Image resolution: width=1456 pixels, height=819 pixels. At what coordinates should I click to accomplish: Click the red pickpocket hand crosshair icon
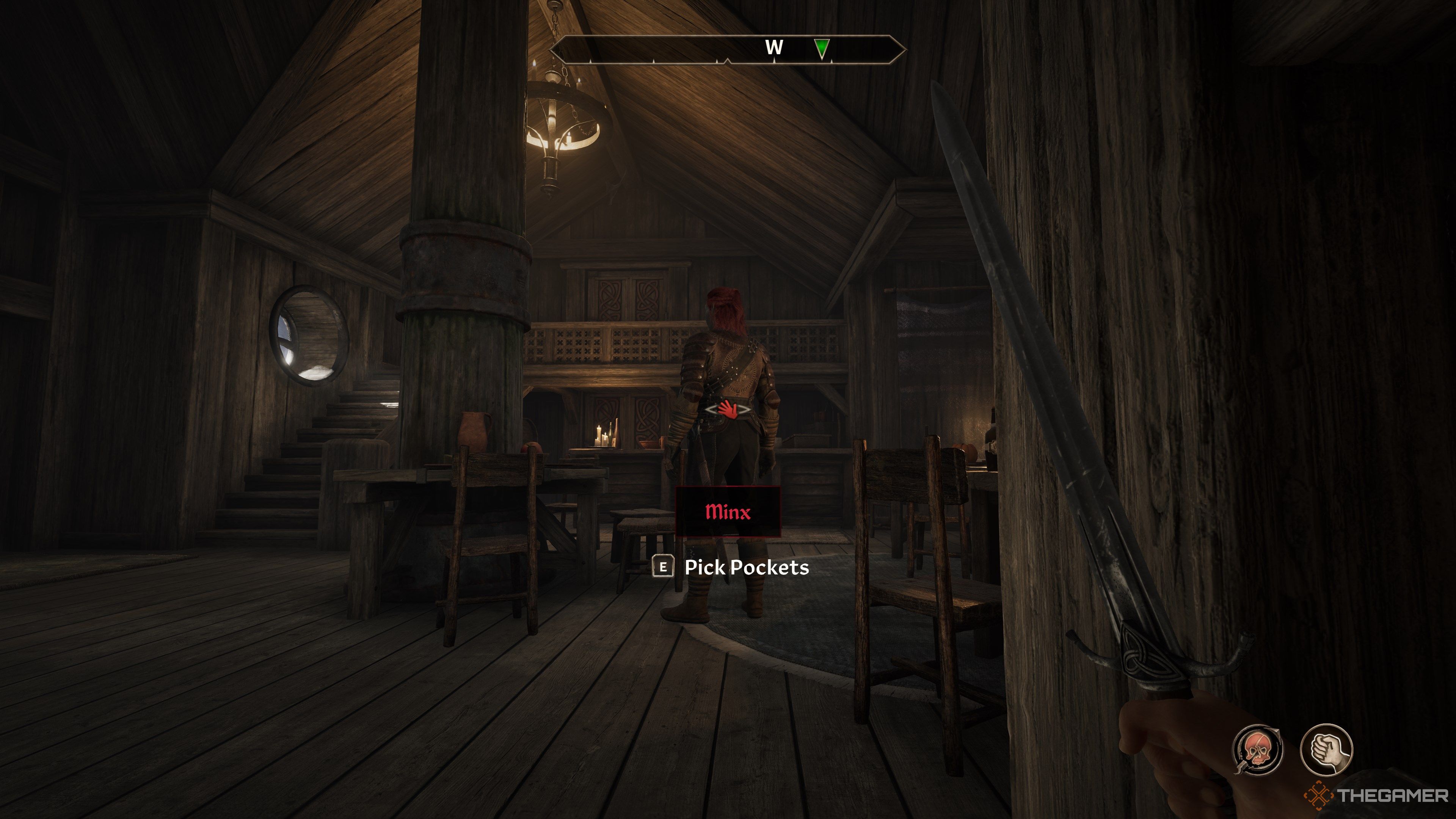pos(728,409)
